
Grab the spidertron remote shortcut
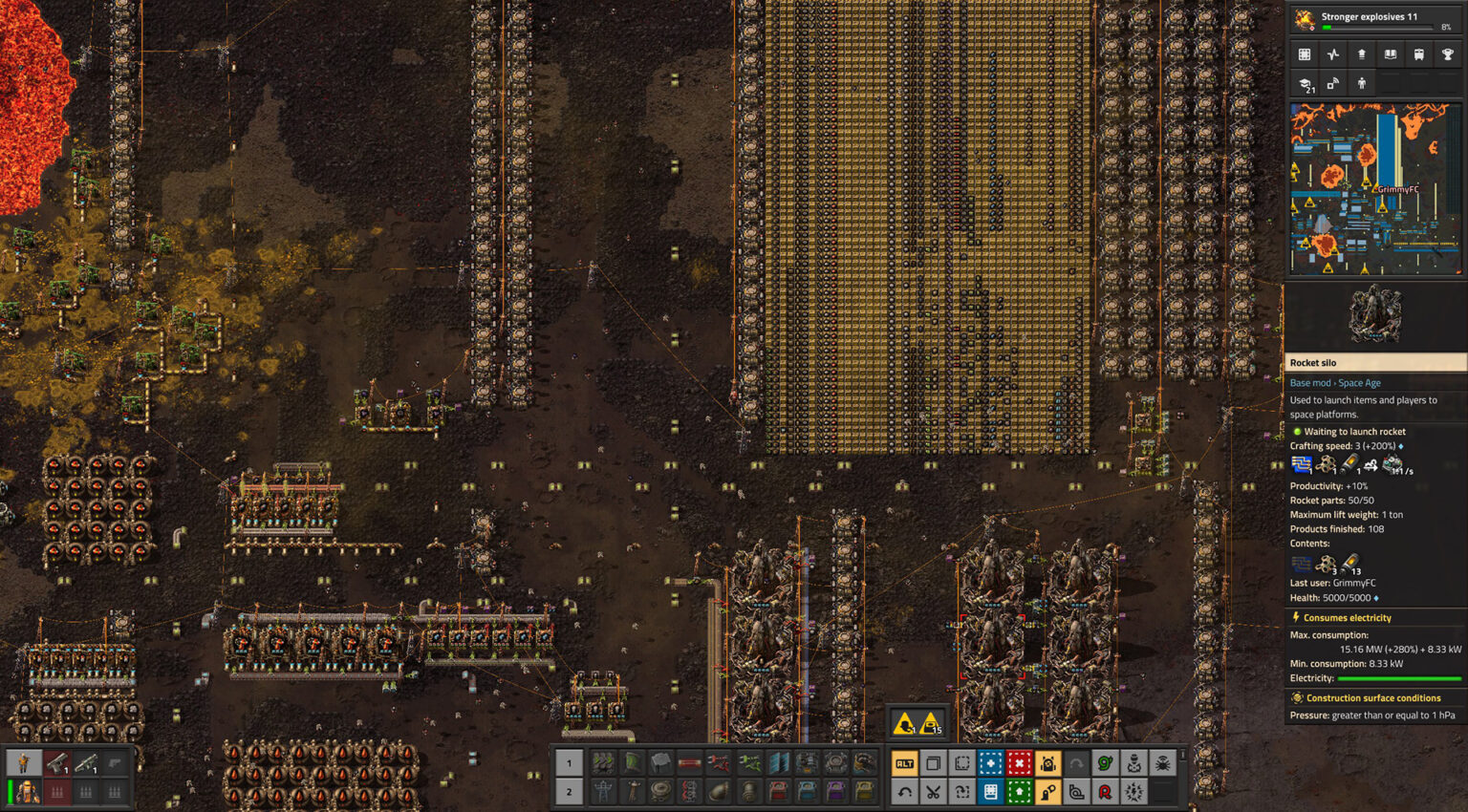(x=1163, y=763)
